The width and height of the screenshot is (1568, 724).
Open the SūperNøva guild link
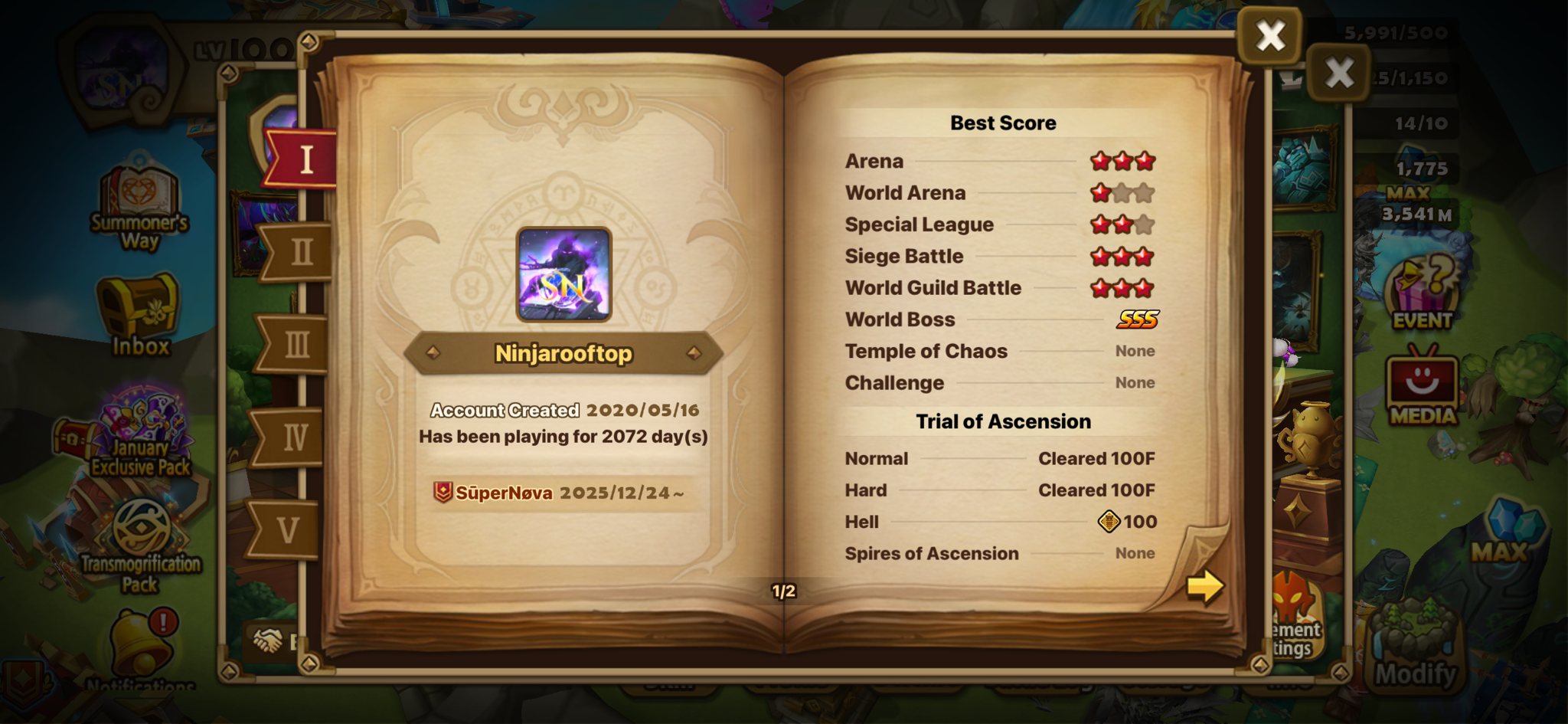point(504,493)
